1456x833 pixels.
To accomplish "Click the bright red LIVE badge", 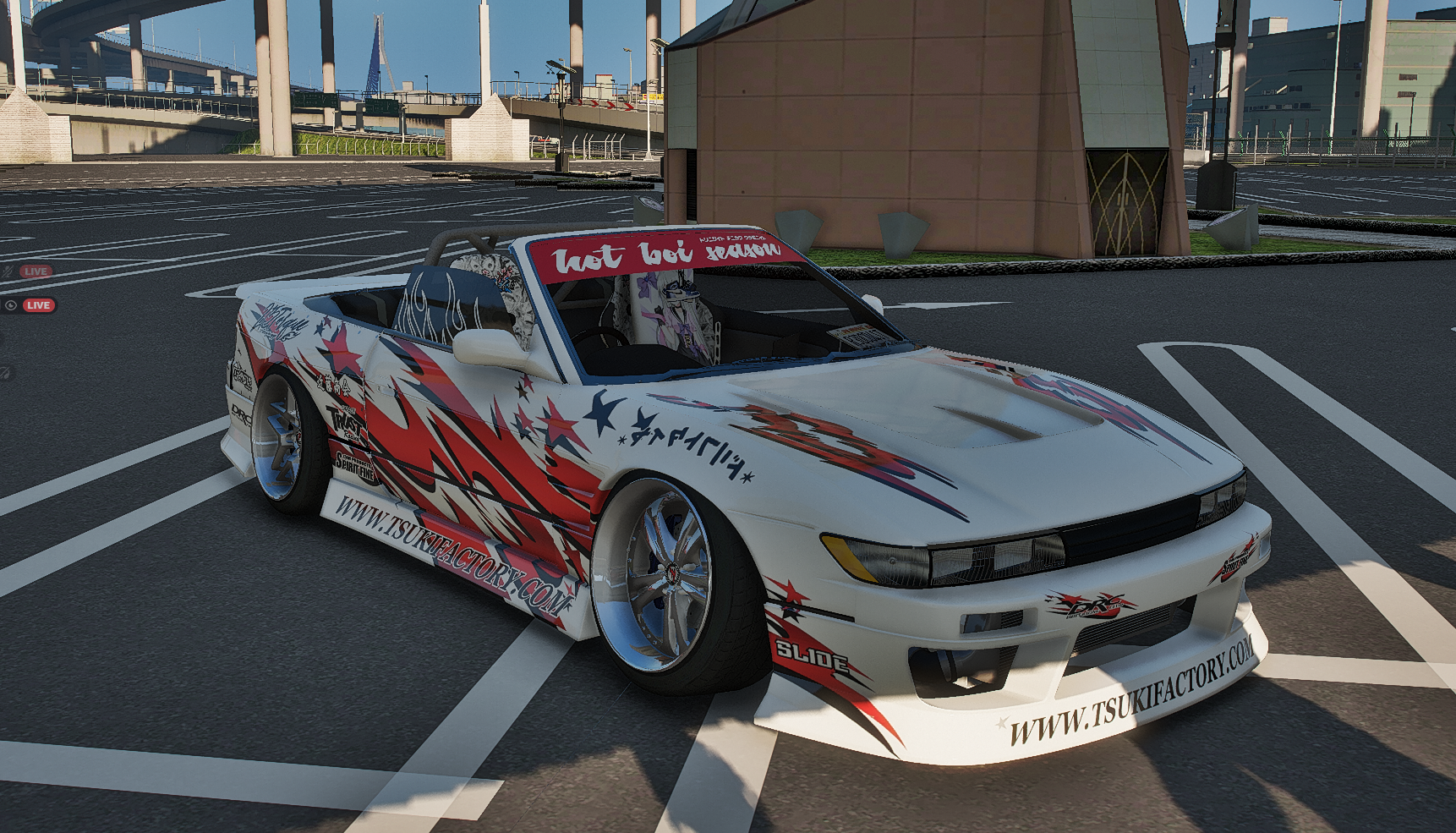I will (38, 305).
